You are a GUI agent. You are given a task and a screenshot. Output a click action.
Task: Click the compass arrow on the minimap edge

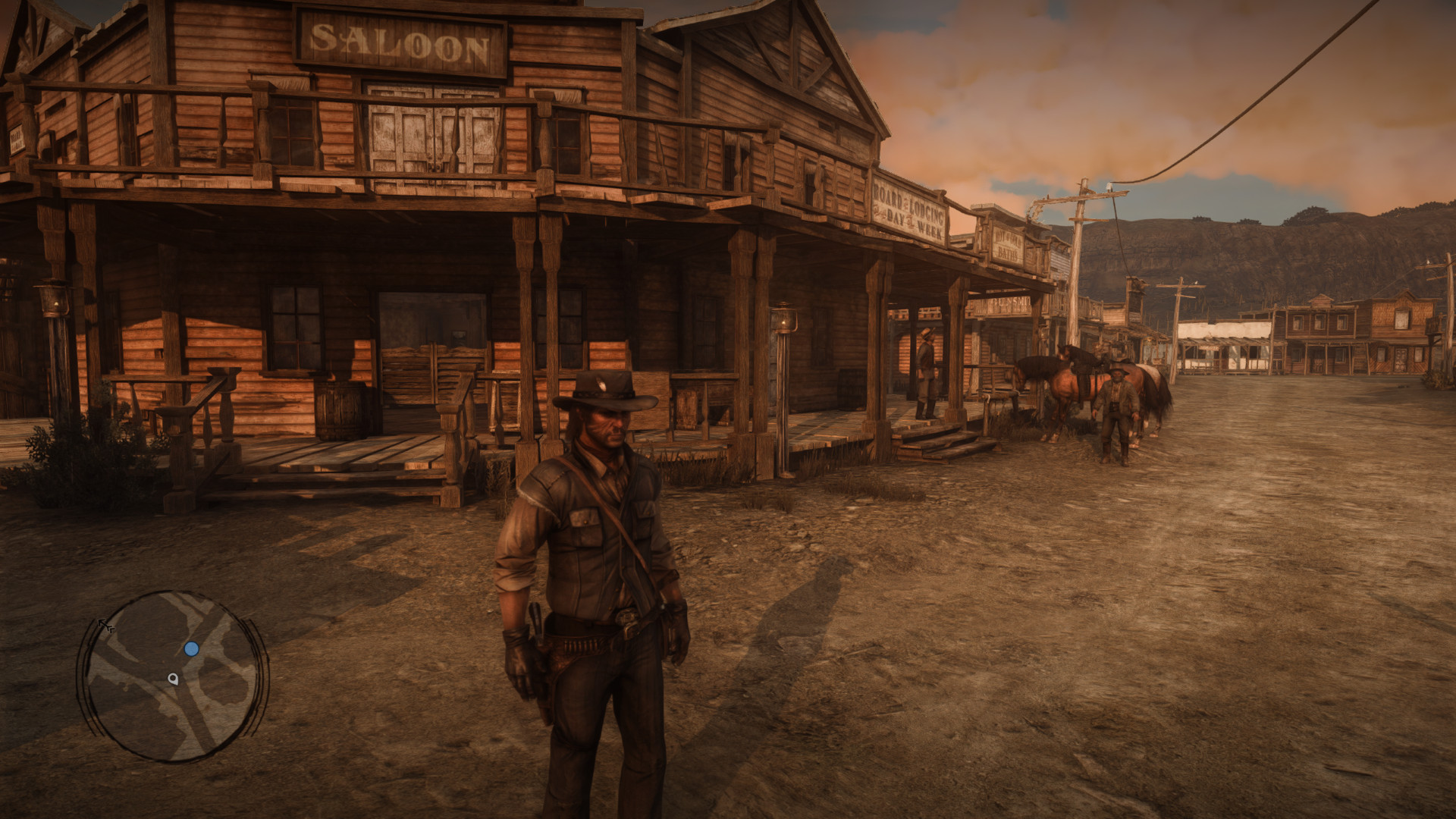[x=104, y=625]
